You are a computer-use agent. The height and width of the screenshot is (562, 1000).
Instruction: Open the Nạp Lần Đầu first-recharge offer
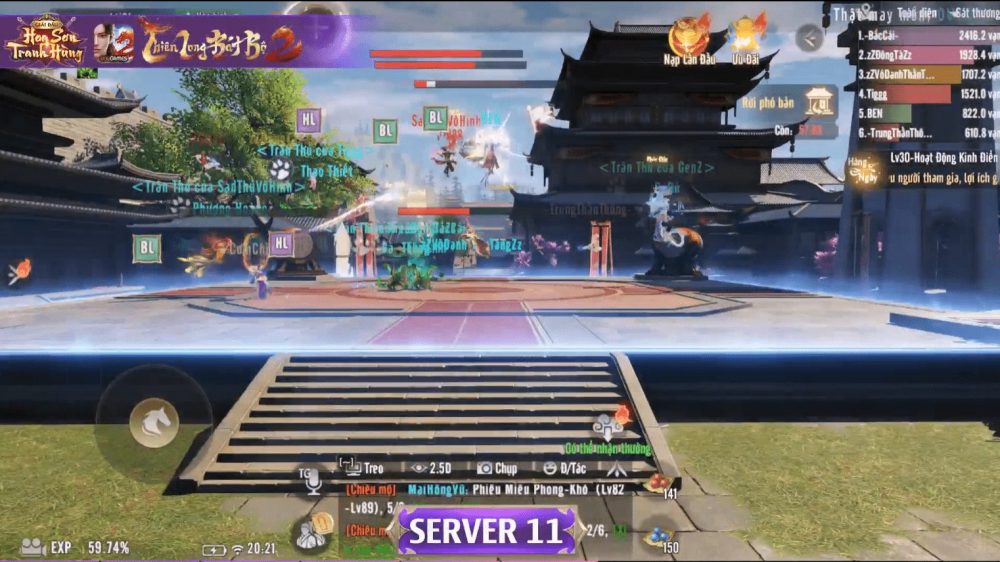(x=689, y=36)
